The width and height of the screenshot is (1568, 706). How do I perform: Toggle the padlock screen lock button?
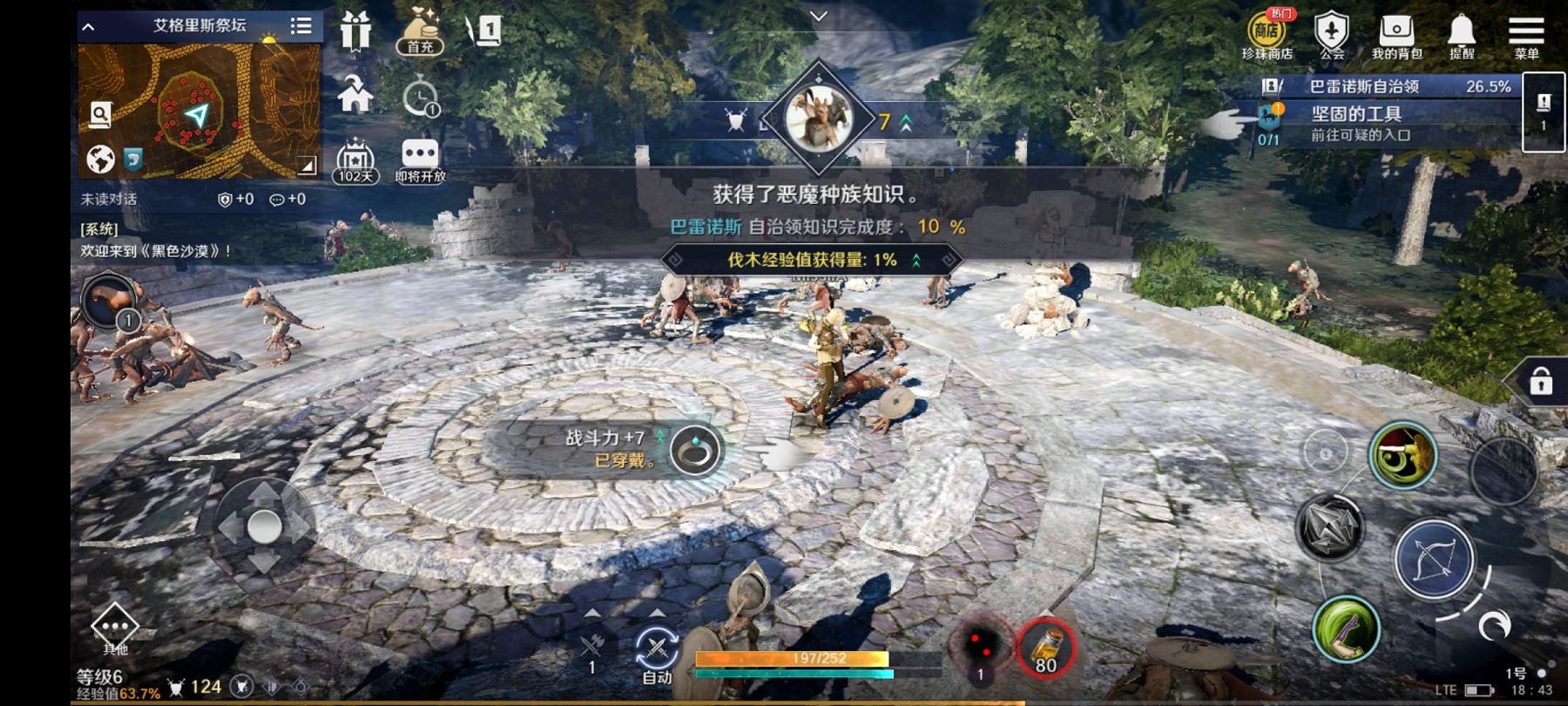[1540, 382]
